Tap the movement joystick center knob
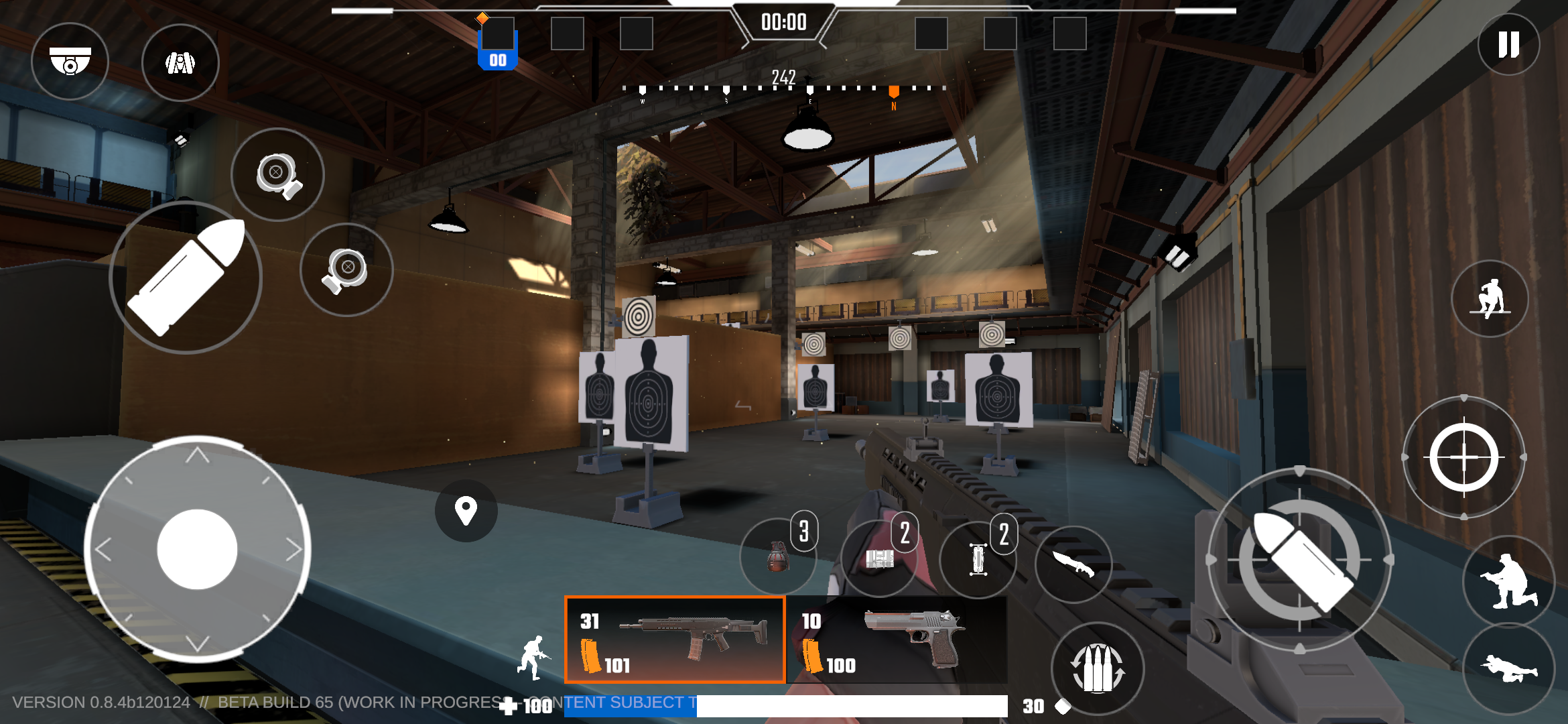This screenshot has height=724, width=1568. click(x=197, y=550)
